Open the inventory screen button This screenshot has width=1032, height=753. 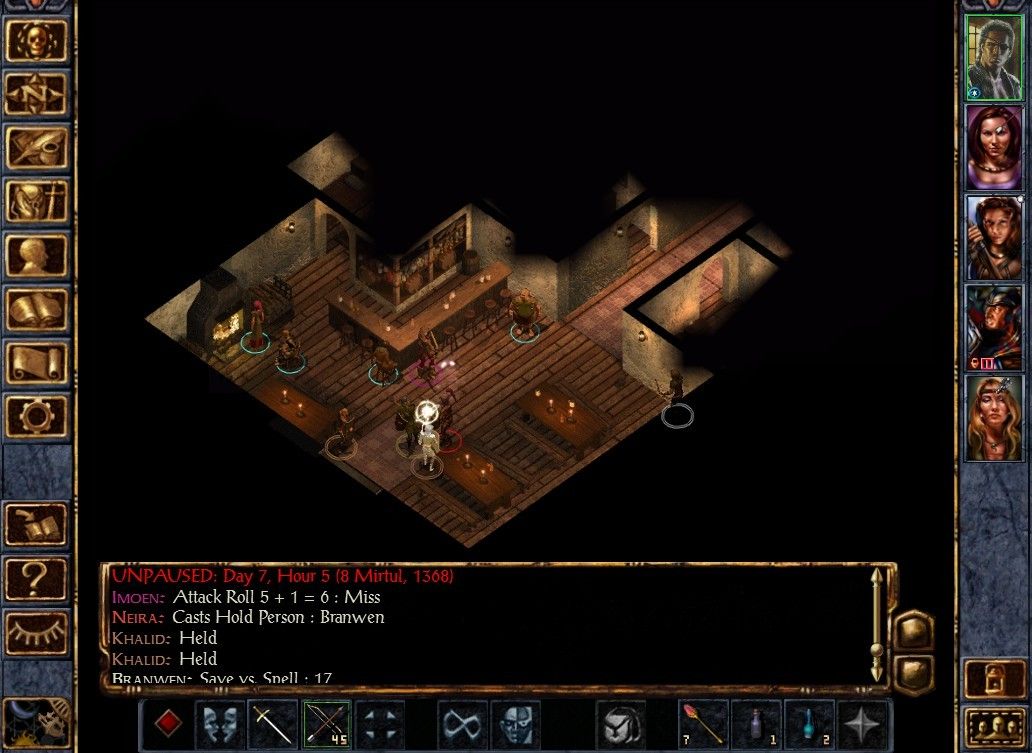37,201
